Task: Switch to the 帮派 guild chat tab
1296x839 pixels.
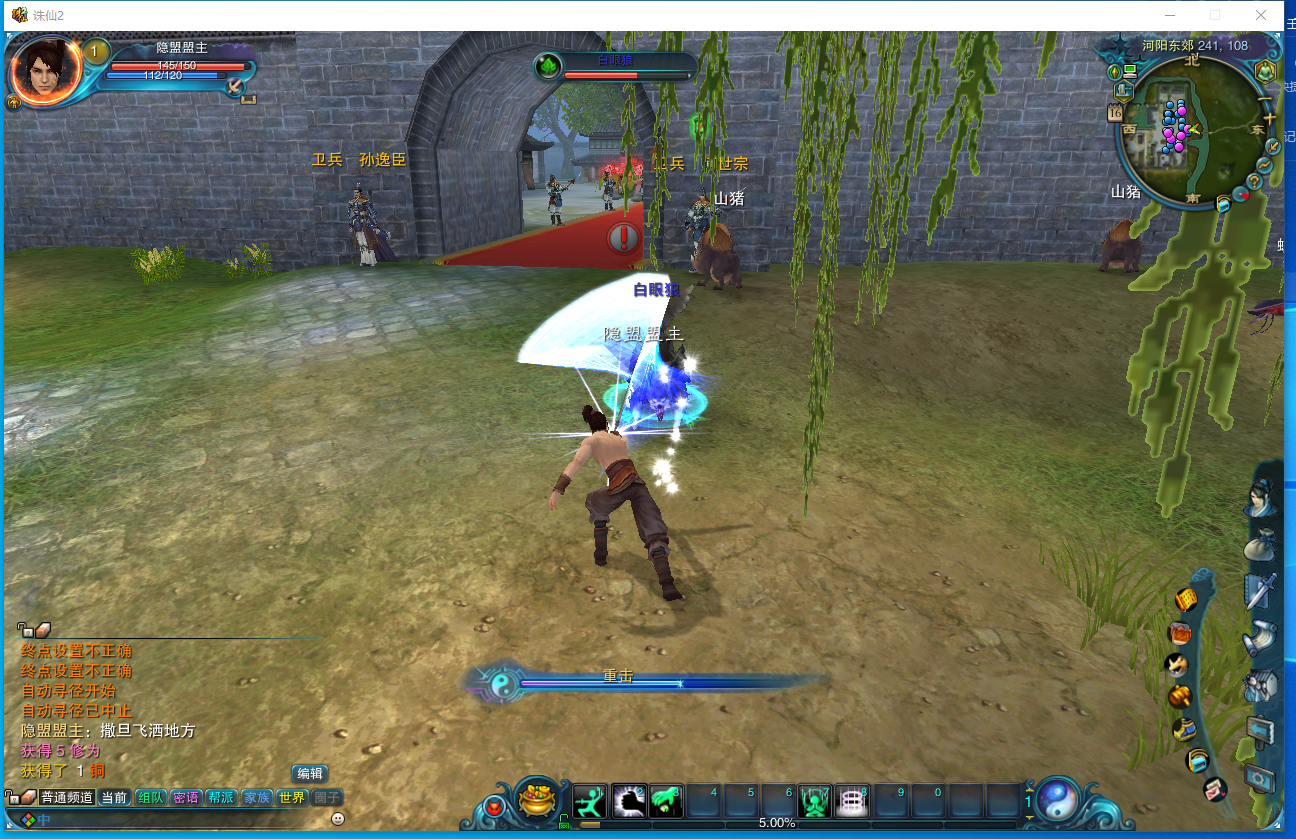Action: pos(221,798)
